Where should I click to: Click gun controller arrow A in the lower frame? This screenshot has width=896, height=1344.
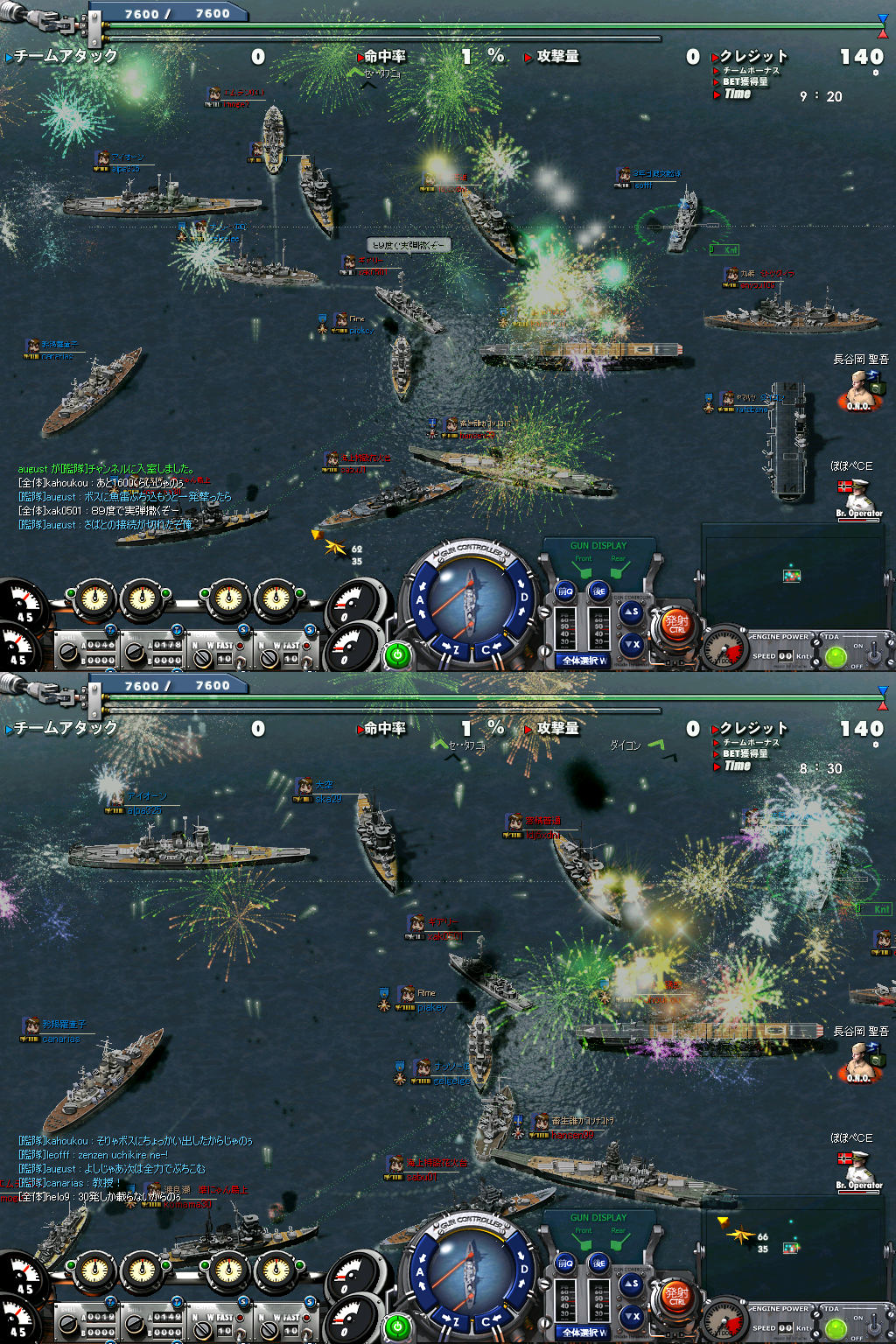(x=421, y=1272)
